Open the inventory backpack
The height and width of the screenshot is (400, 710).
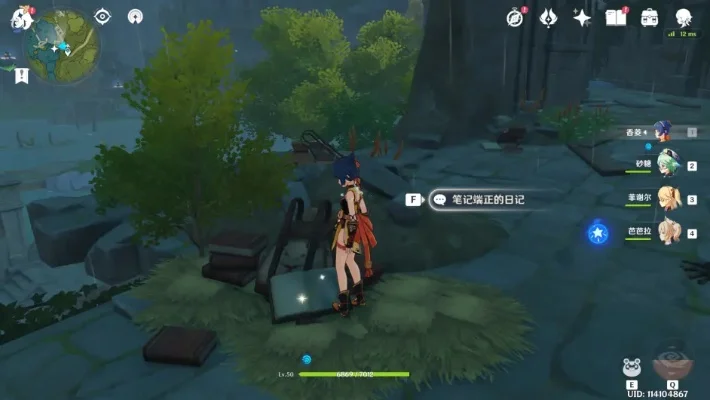(x=649, y=17)
